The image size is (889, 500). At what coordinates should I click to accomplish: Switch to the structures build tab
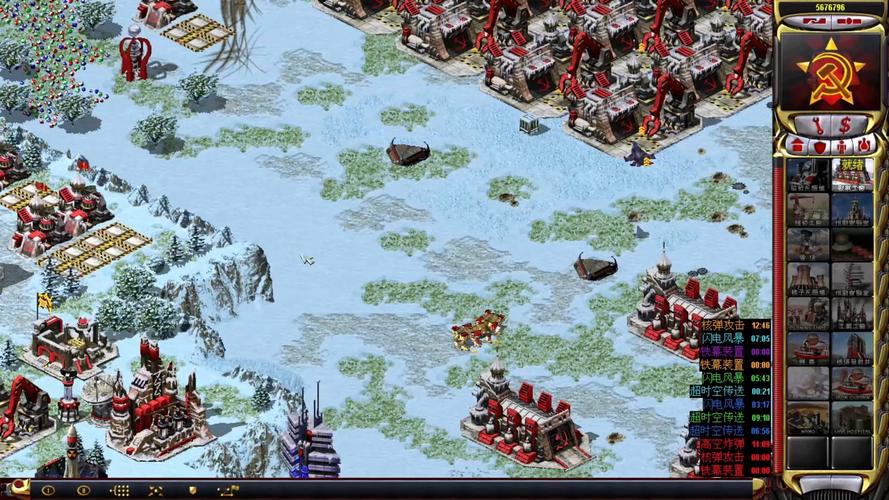[798, 145]
